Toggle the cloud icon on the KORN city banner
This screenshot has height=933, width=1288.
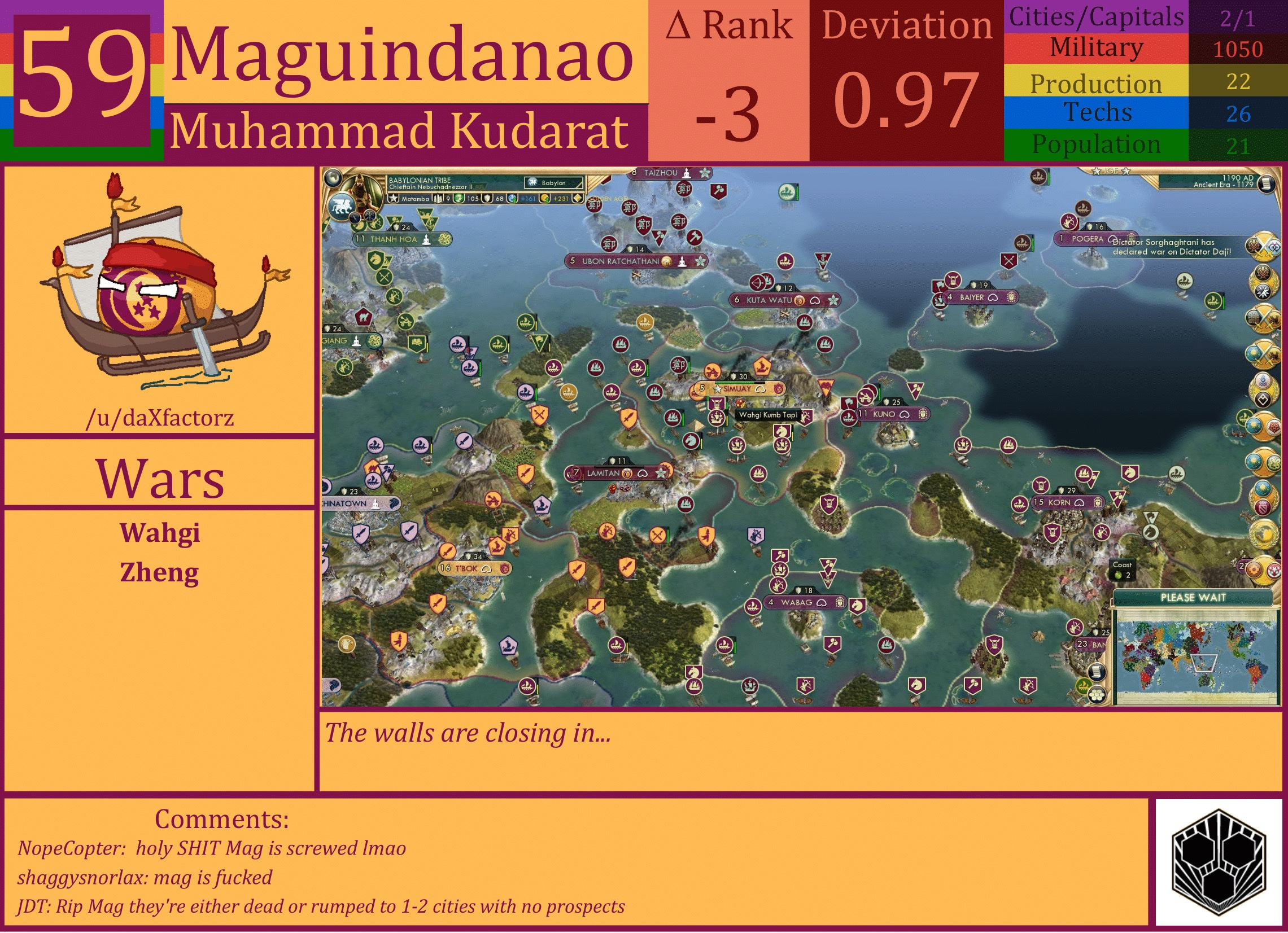pos(1081,503)
